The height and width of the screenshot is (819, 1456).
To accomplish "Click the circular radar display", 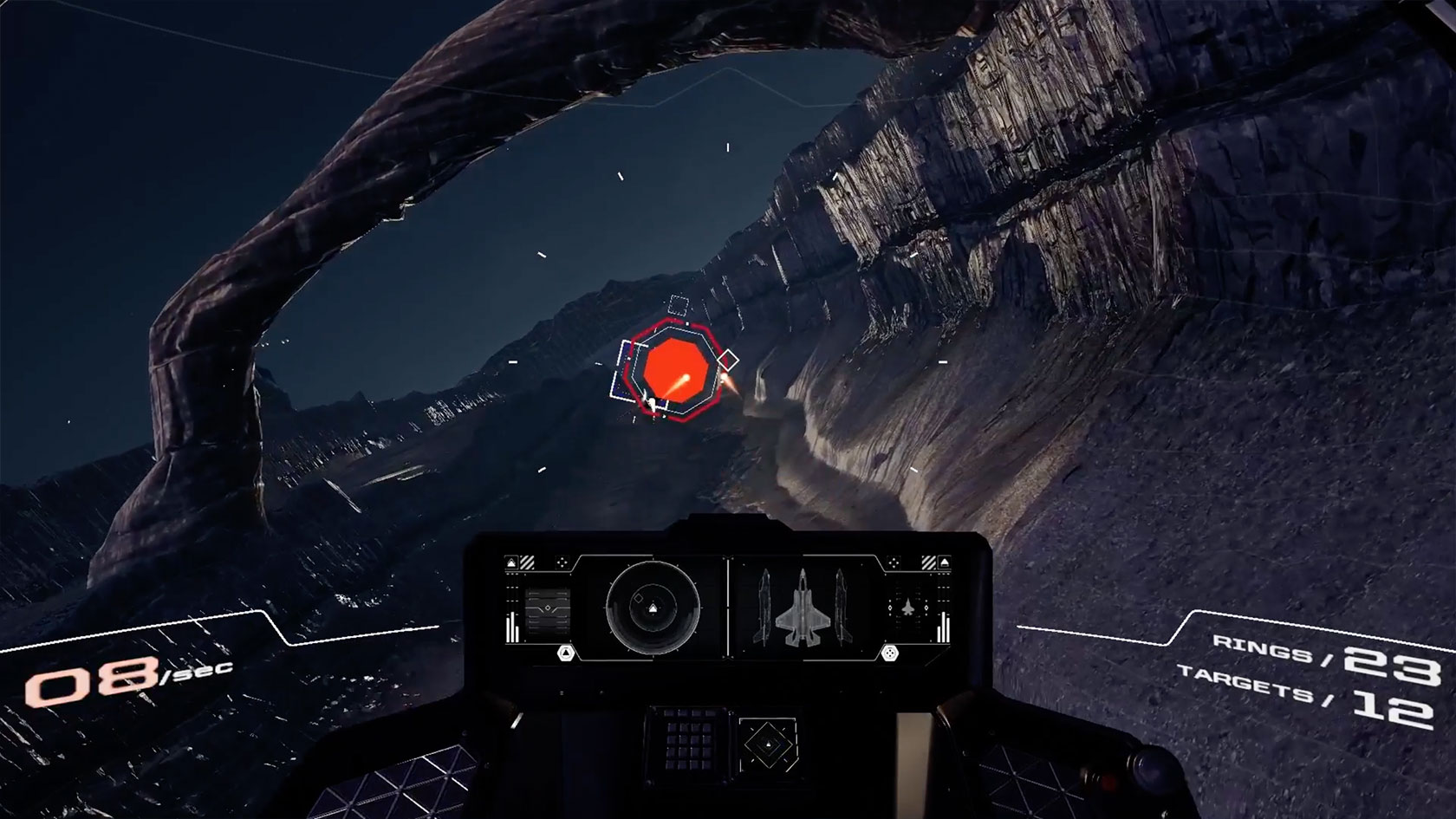I will click(653, 608).
